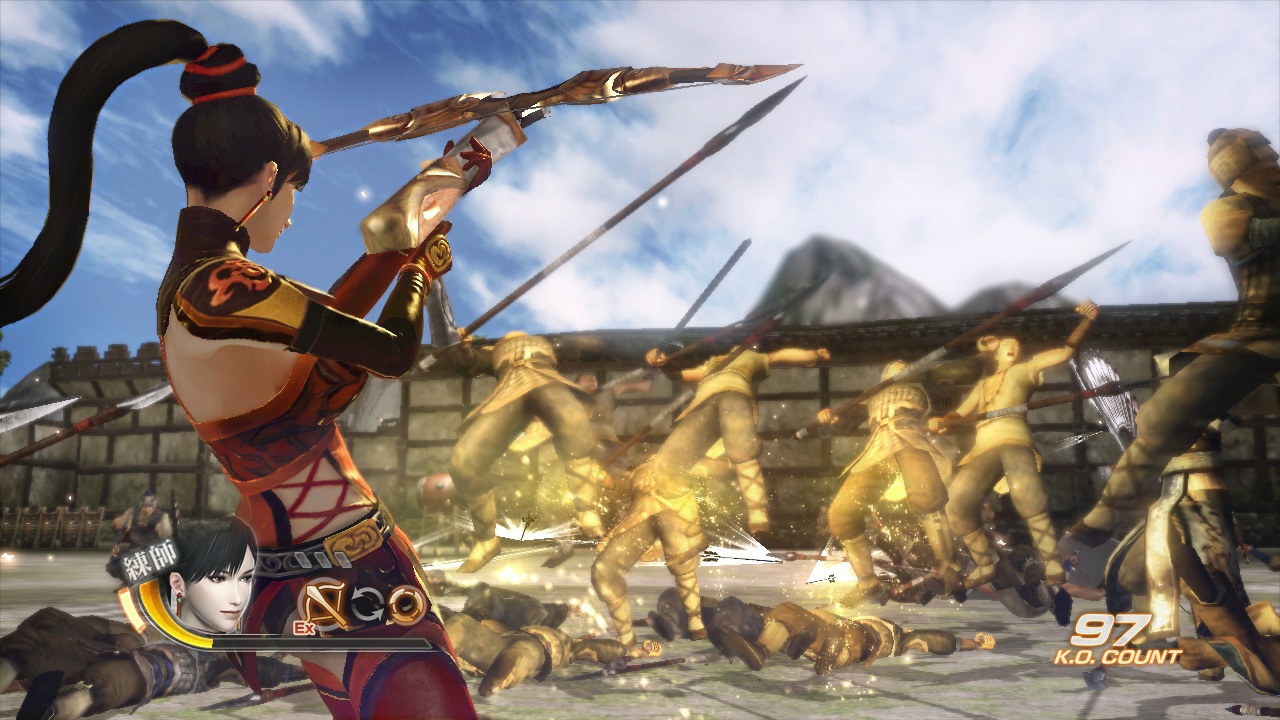
Task: Click the three silver item slot markers
Action: 320,558
